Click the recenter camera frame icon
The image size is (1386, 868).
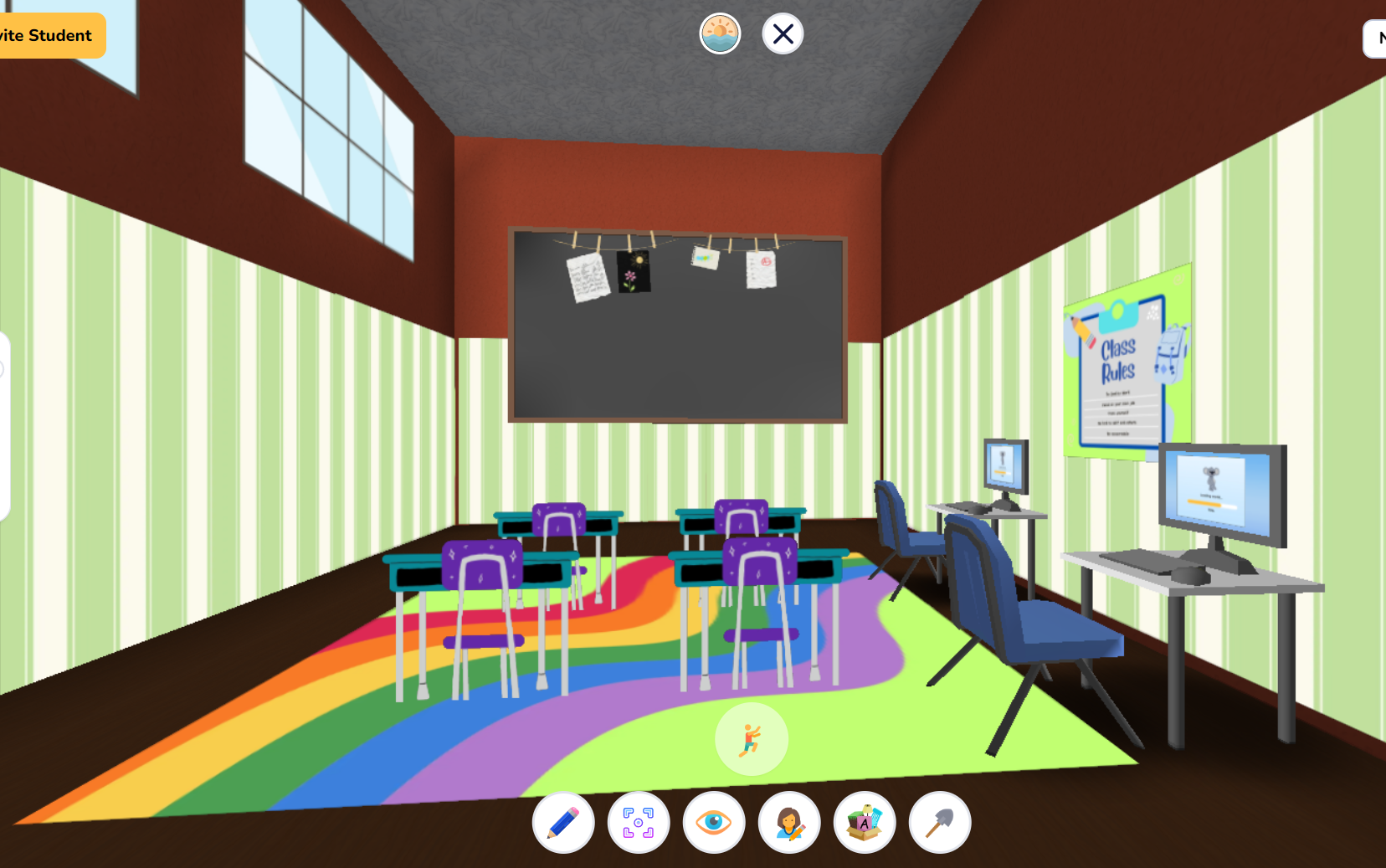pos(638,823)
